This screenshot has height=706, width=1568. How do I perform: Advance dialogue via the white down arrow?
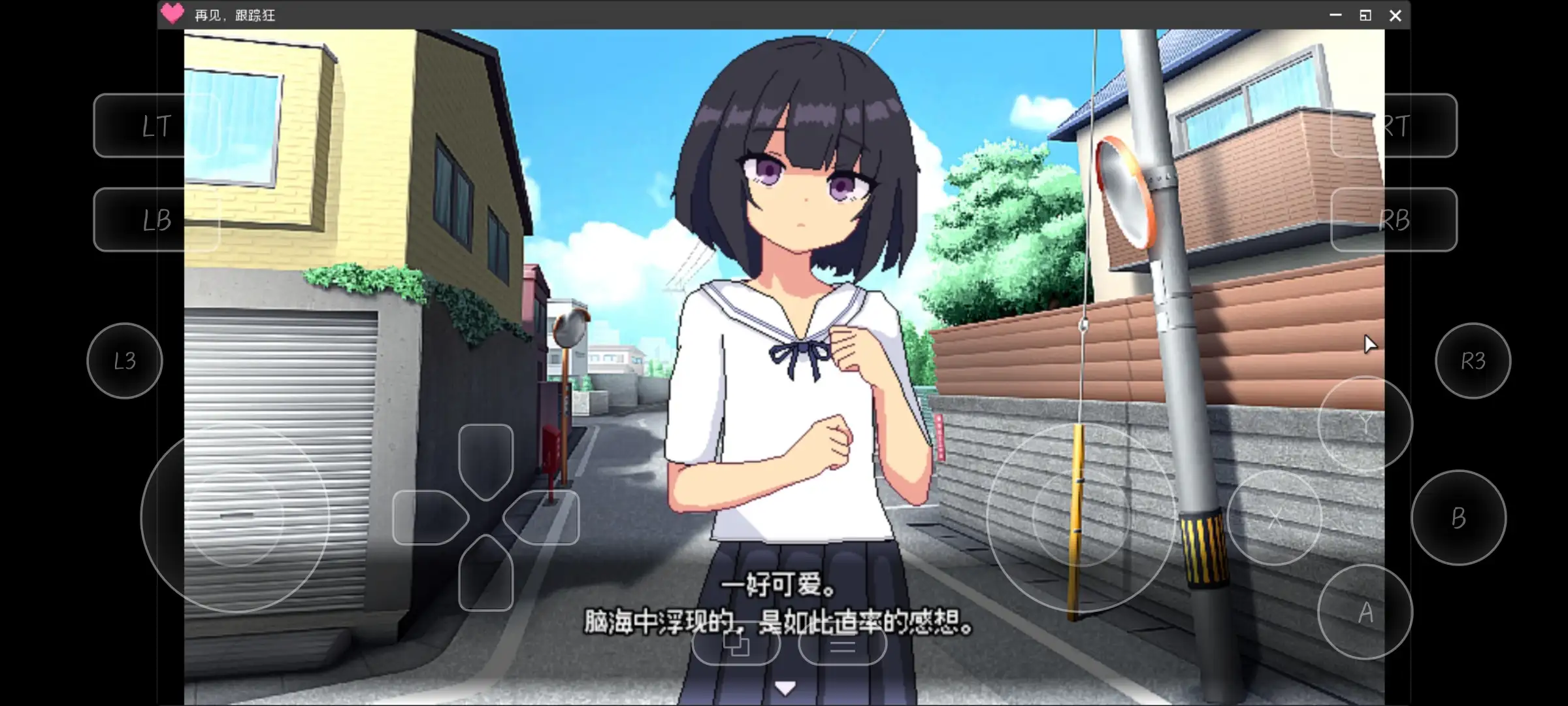[785, 688]
